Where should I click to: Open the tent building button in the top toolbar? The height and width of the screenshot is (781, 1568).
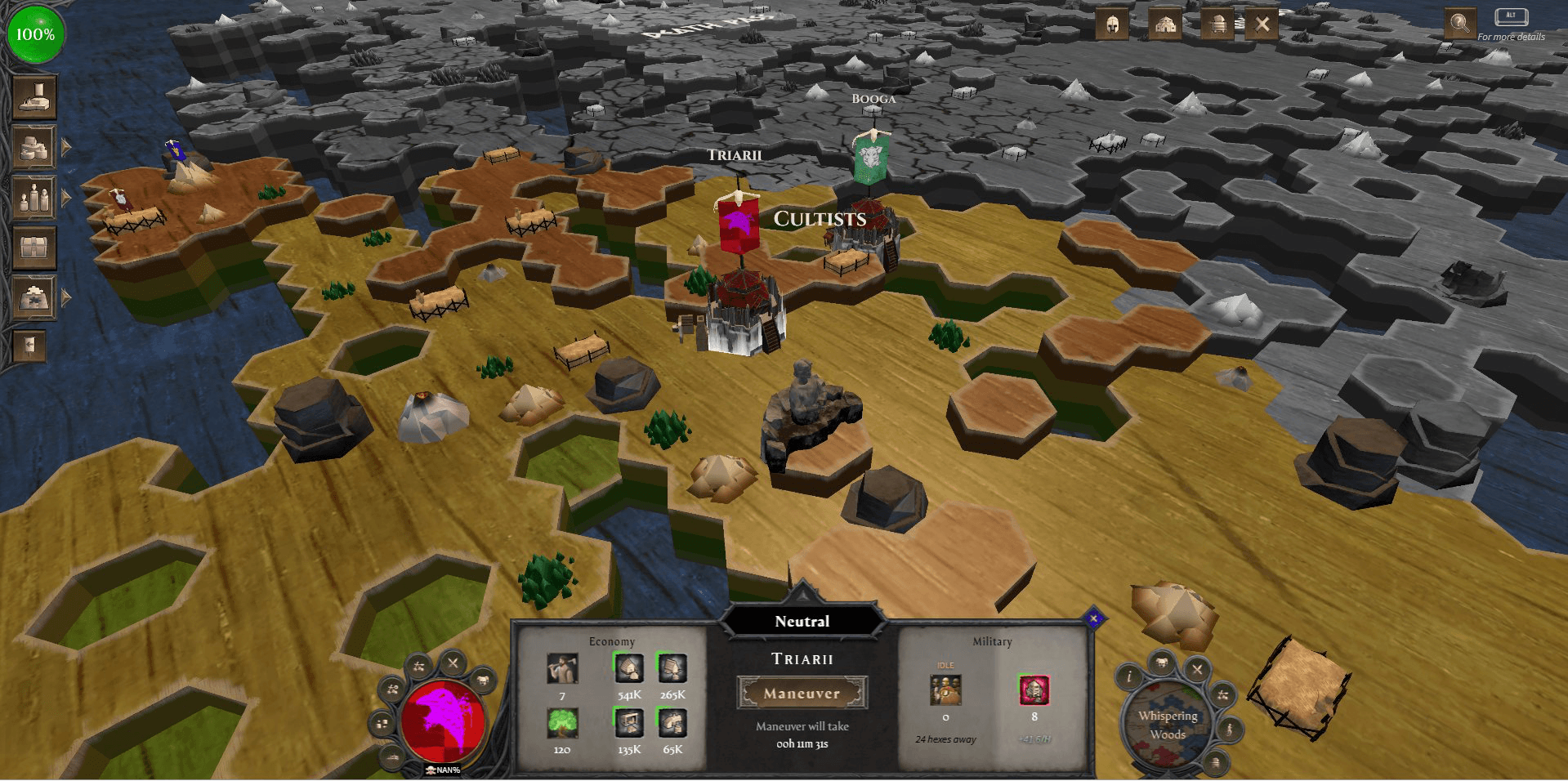[1164, 25]
